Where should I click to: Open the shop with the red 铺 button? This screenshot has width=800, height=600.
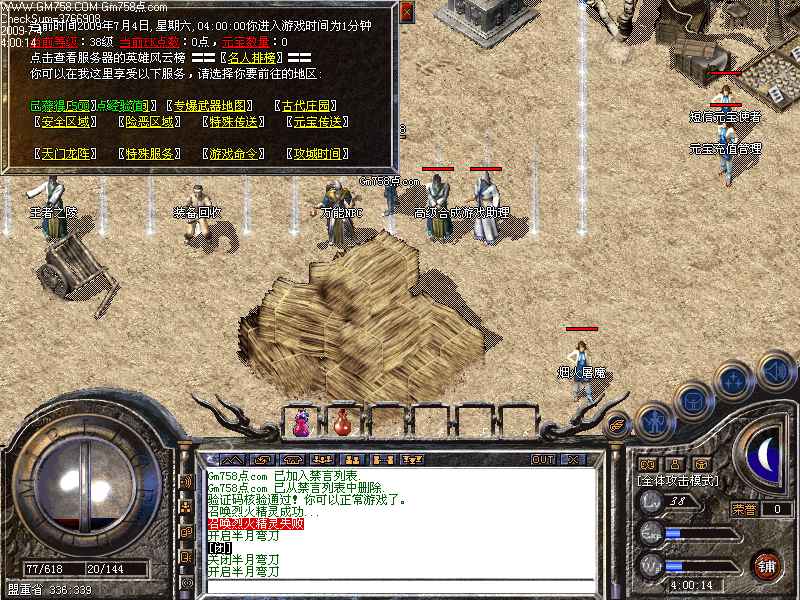coord(767,565)
